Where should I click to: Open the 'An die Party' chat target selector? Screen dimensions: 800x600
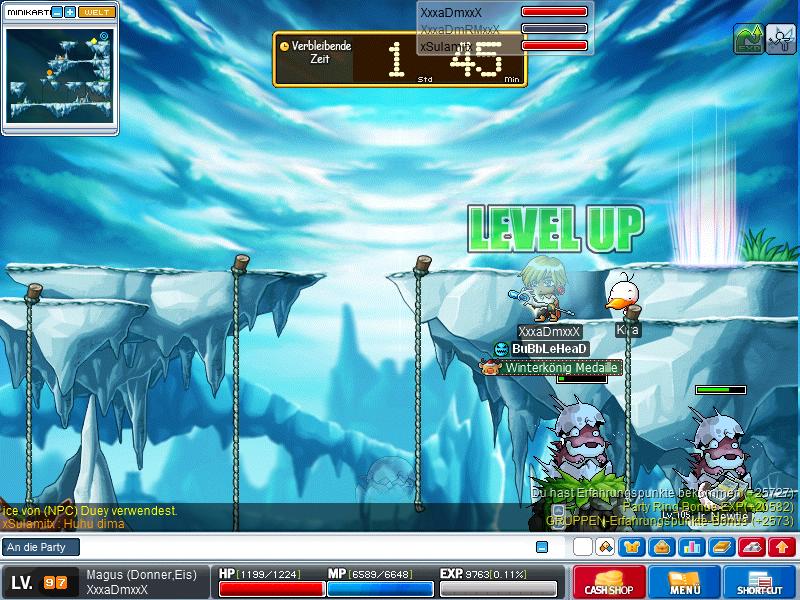pos(40,547)
